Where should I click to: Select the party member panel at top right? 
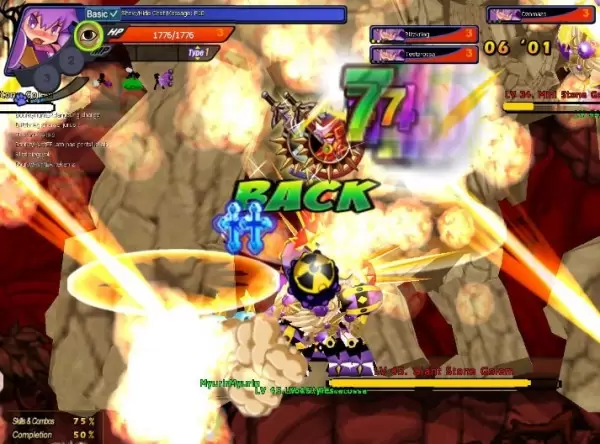point(540,14)
